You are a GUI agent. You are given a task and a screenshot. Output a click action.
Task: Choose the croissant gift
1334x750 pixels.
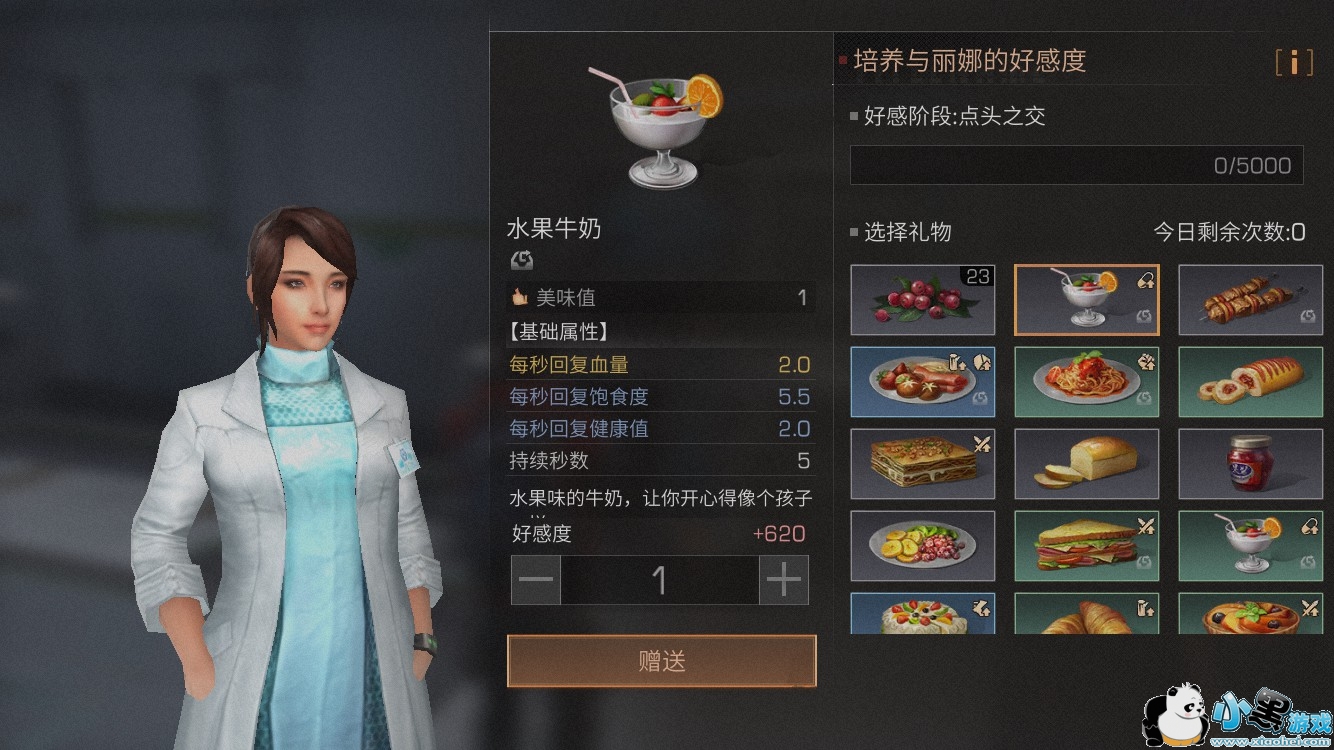[x=1087, y=613]
